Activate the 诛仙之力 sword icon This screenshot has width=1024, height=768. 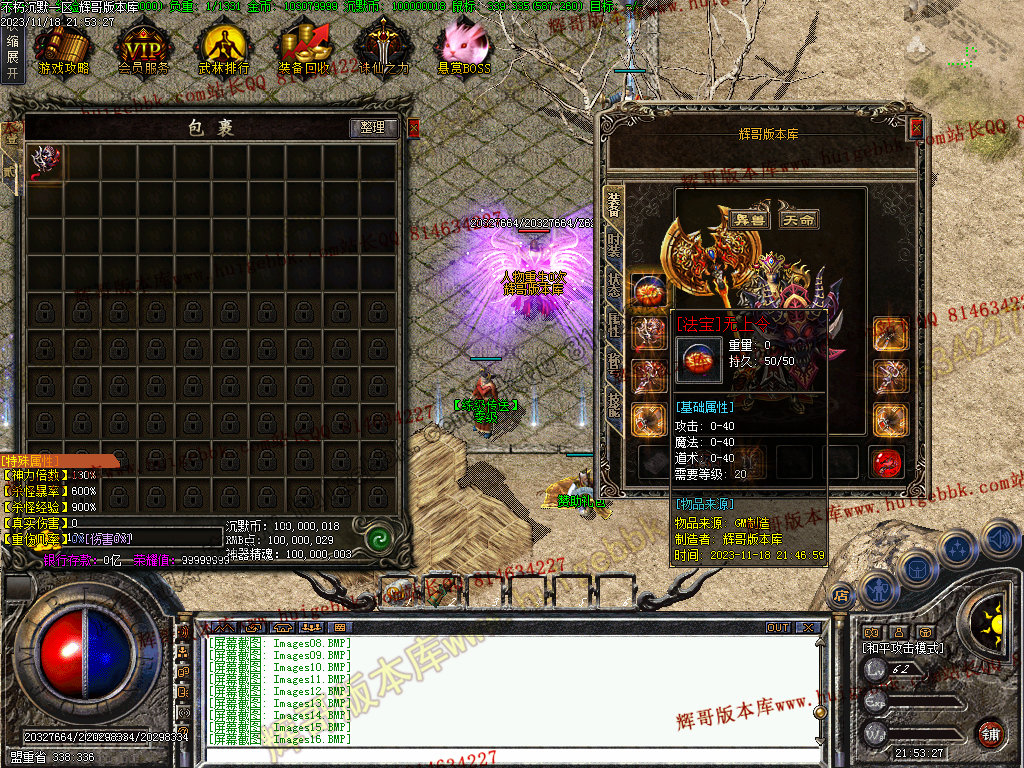384,48
